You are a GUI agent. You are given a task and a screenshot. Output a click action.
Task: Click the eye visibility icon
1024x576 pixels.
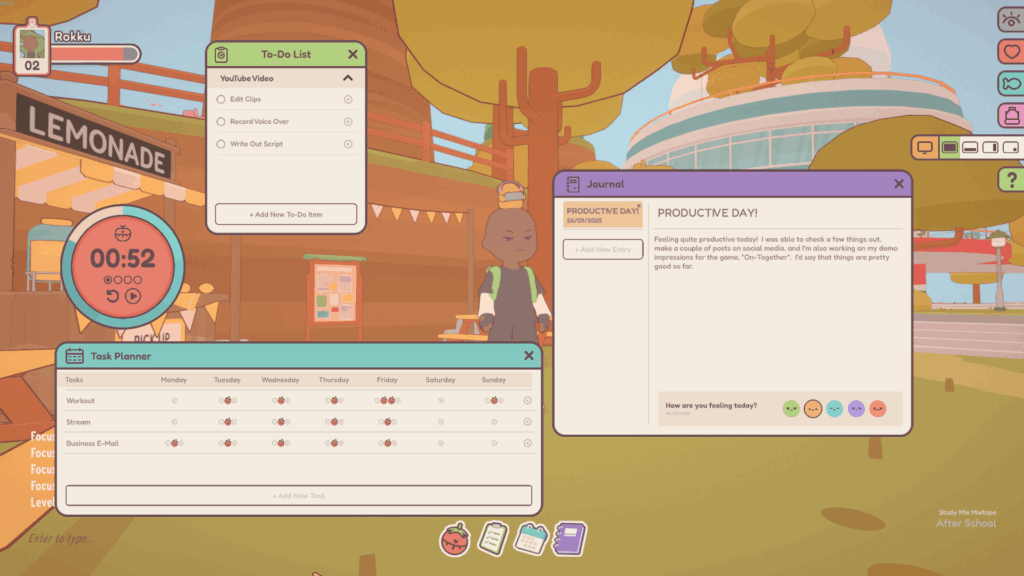pyautogui.click(x=1010, y=19)
